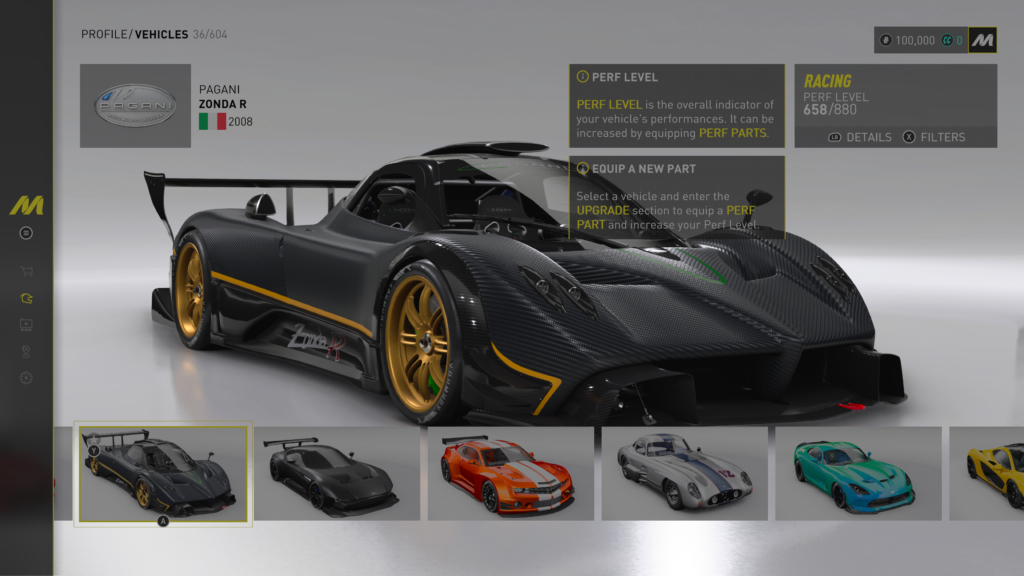The image size is (1024, 576).
Task: Open the video player icon in sidebar
Action: (x=26, y=324)
